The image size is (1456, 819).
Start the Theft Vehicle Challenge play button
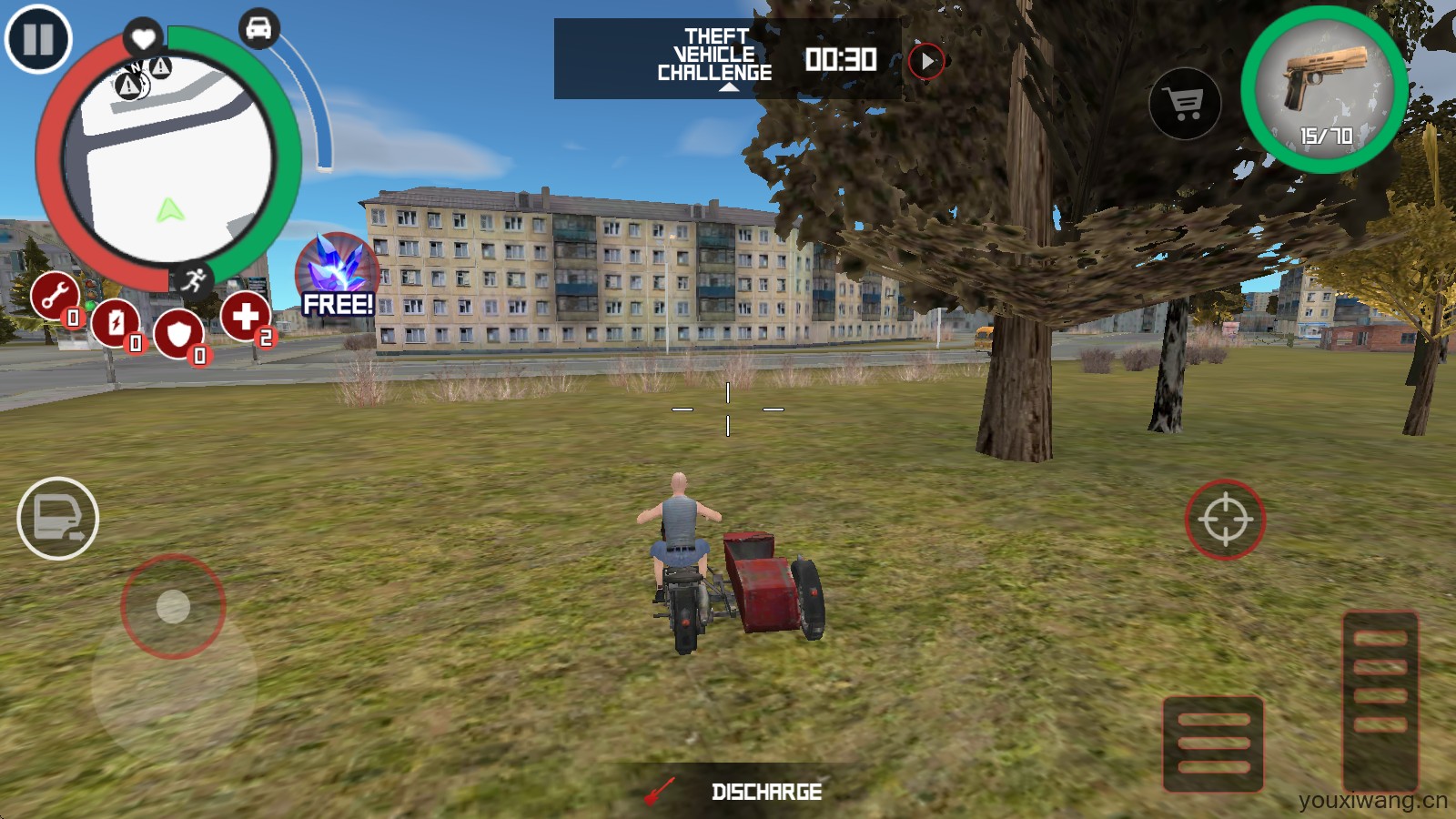[926, 61]
